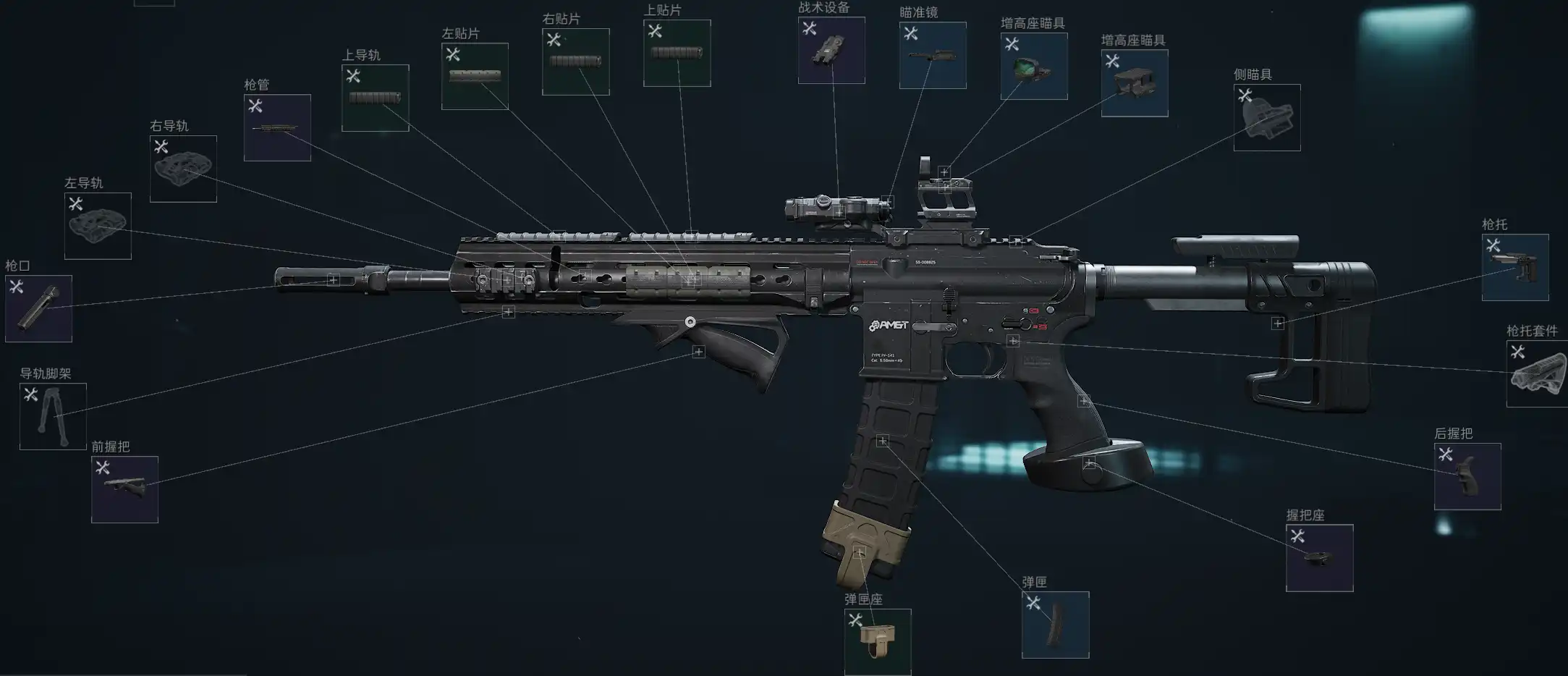The width and height of the screenshot is (1568, 676).
Task: Select the 上贴片 top panel slot
Action: coord(677,53)
